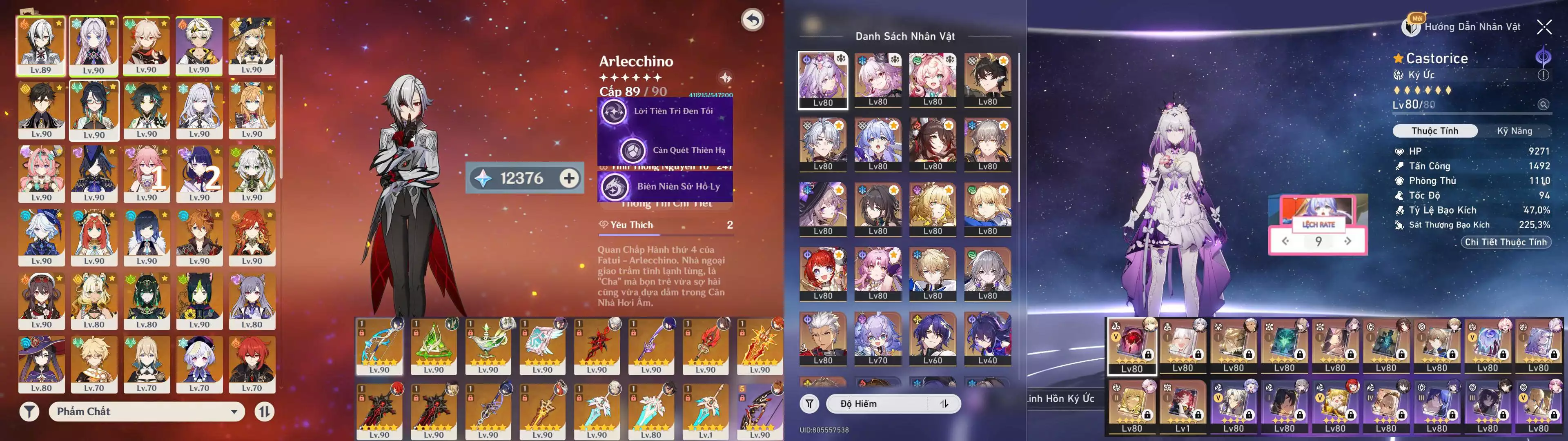
Task: Open the Độ Hiếm sort dropdown
Action: pos(892,404)
